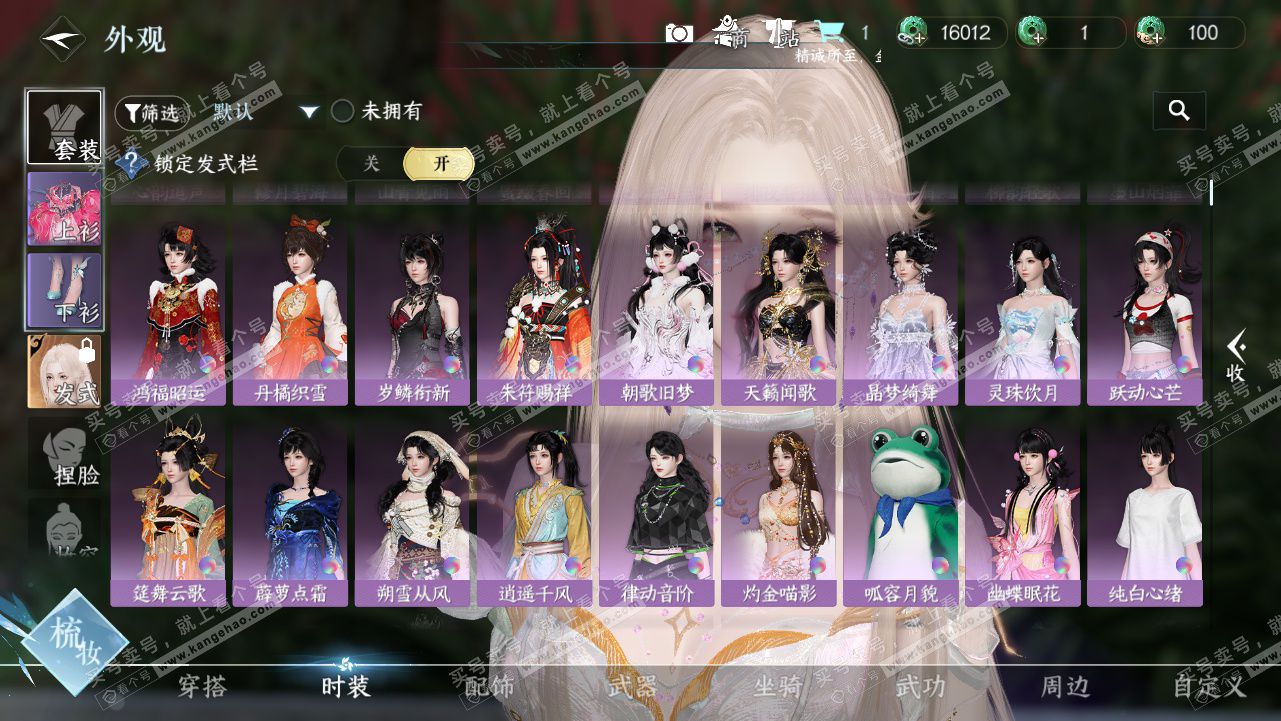Select the 套装 category tab

pyautogui.click(x=64, y=127)
